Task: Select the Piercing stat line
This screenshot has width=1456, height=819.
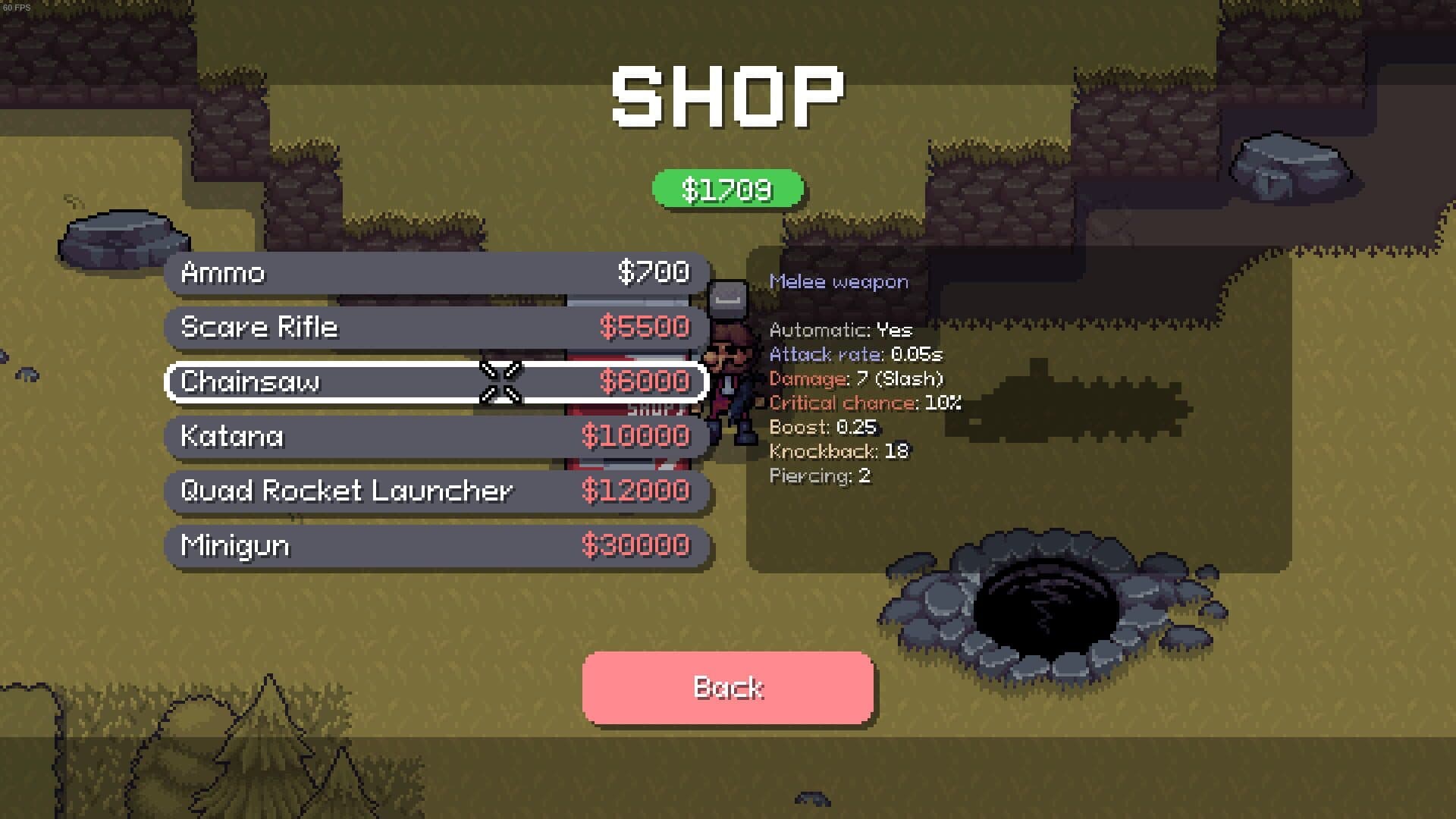Action: coord(820,476)
